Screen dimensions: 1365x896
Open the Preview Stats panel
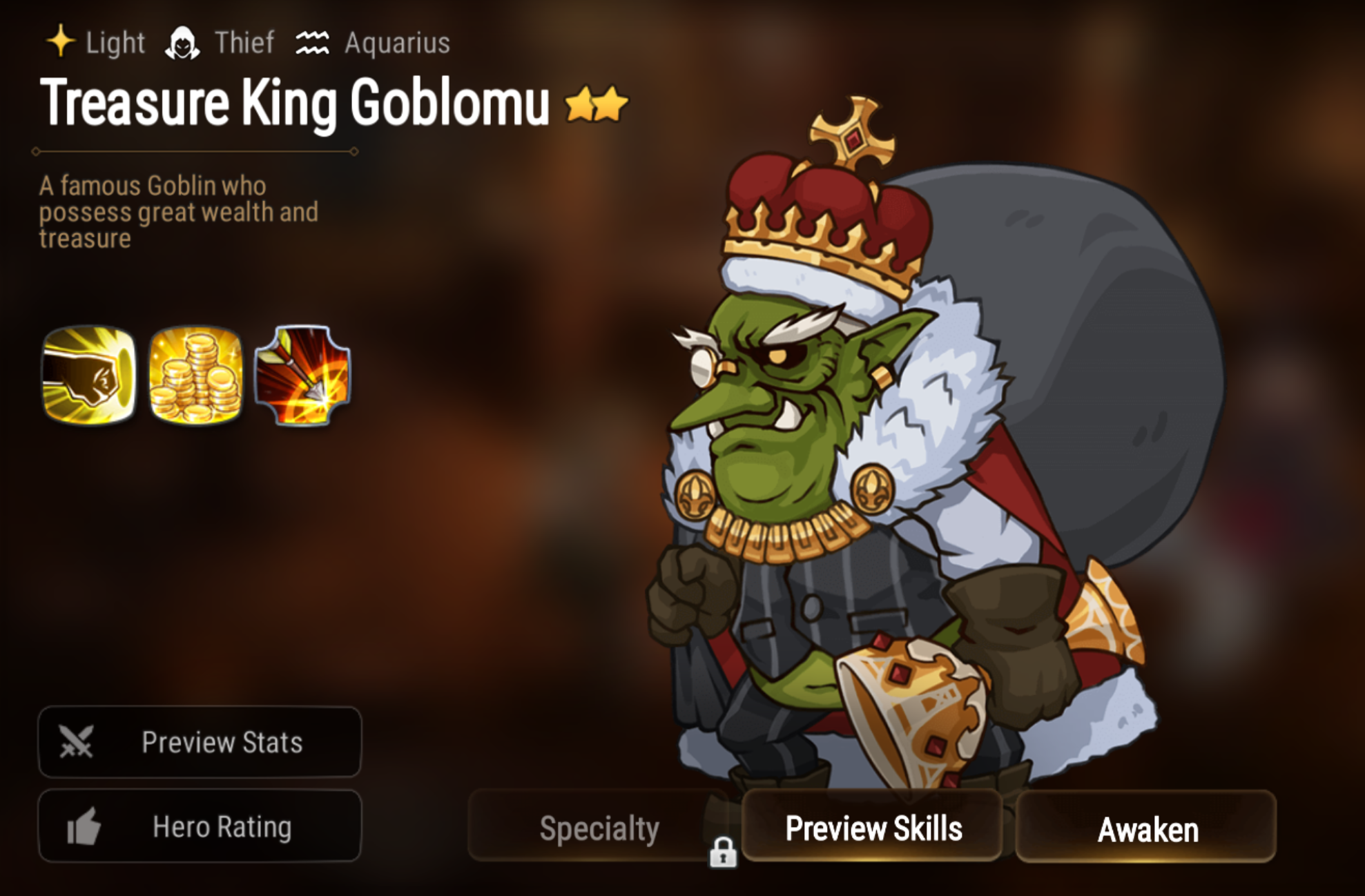[200, 742]
